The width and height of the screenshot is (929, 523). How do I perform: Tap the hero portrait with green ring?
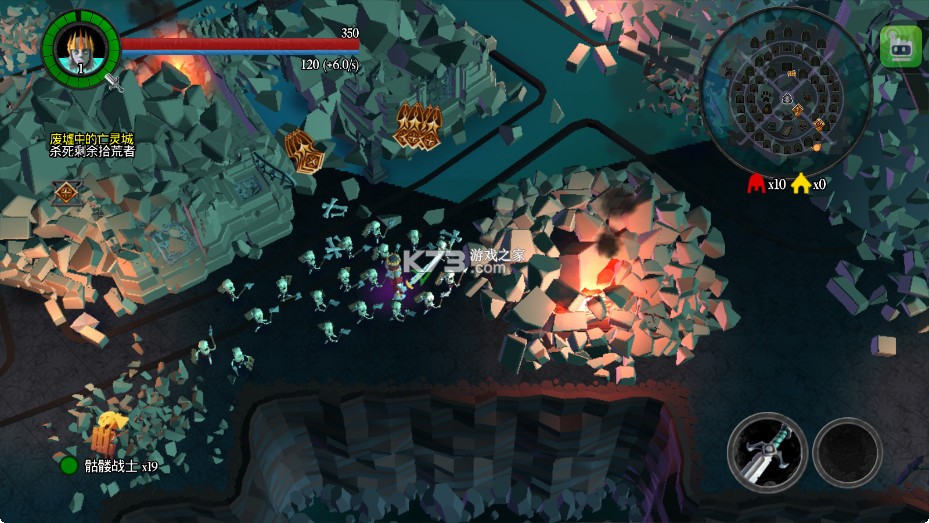(x=80, y=47)
